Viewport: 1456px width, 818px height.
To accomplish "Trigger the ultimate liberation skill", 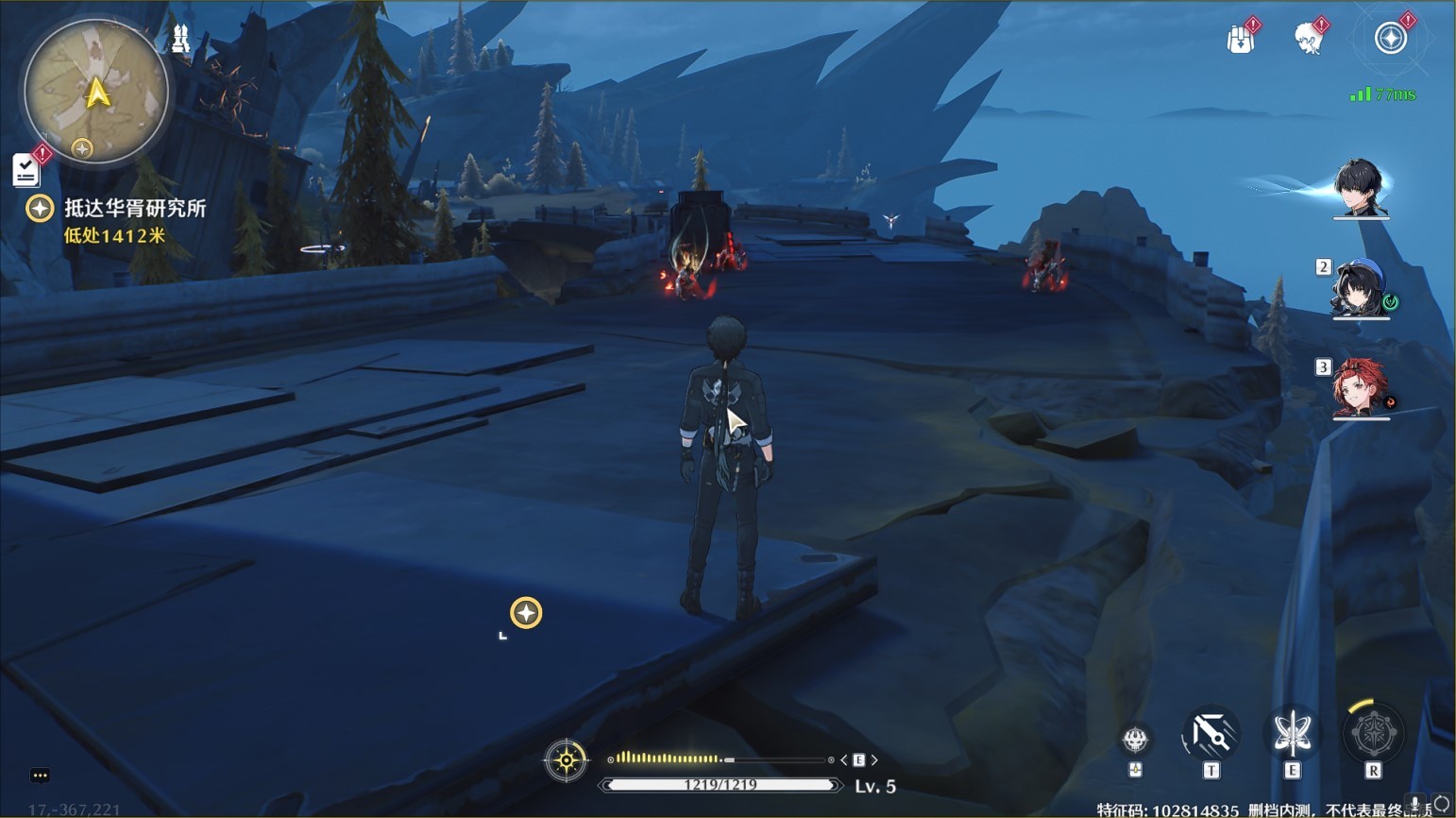I will [1373, 734].
